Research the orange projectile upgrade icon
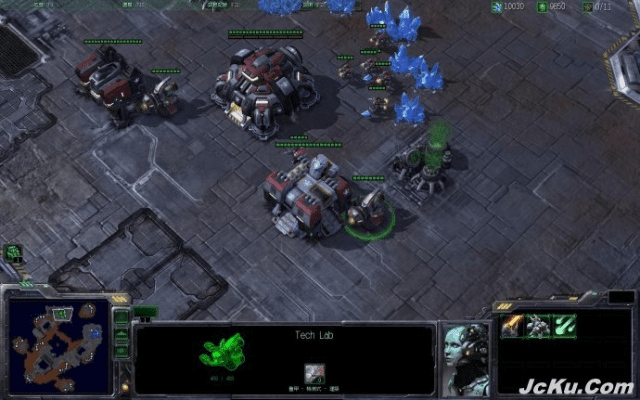This screenshot has width=640, height=400. 514,324
